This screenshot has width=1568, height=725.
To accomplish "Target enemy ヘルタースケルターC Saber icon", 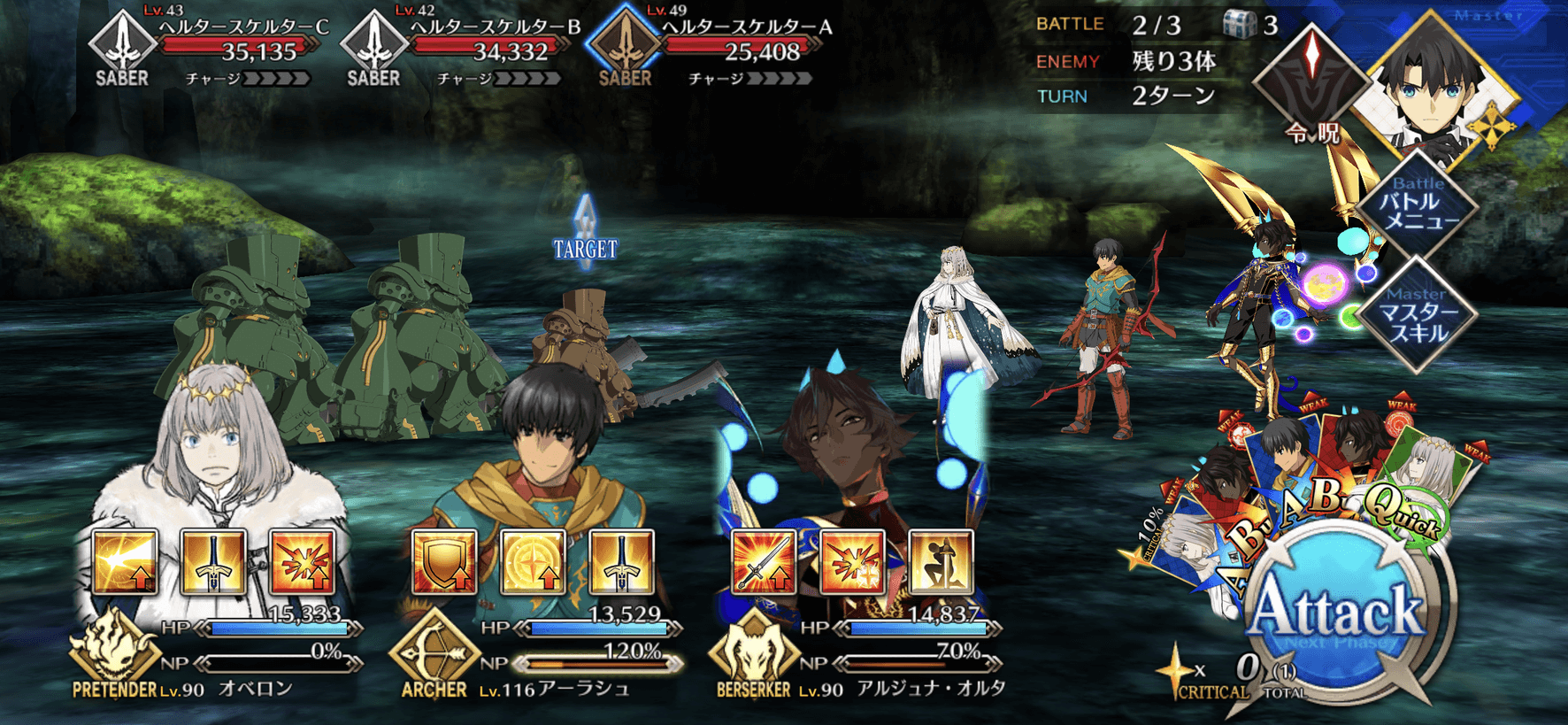I will tap(122, 42).
